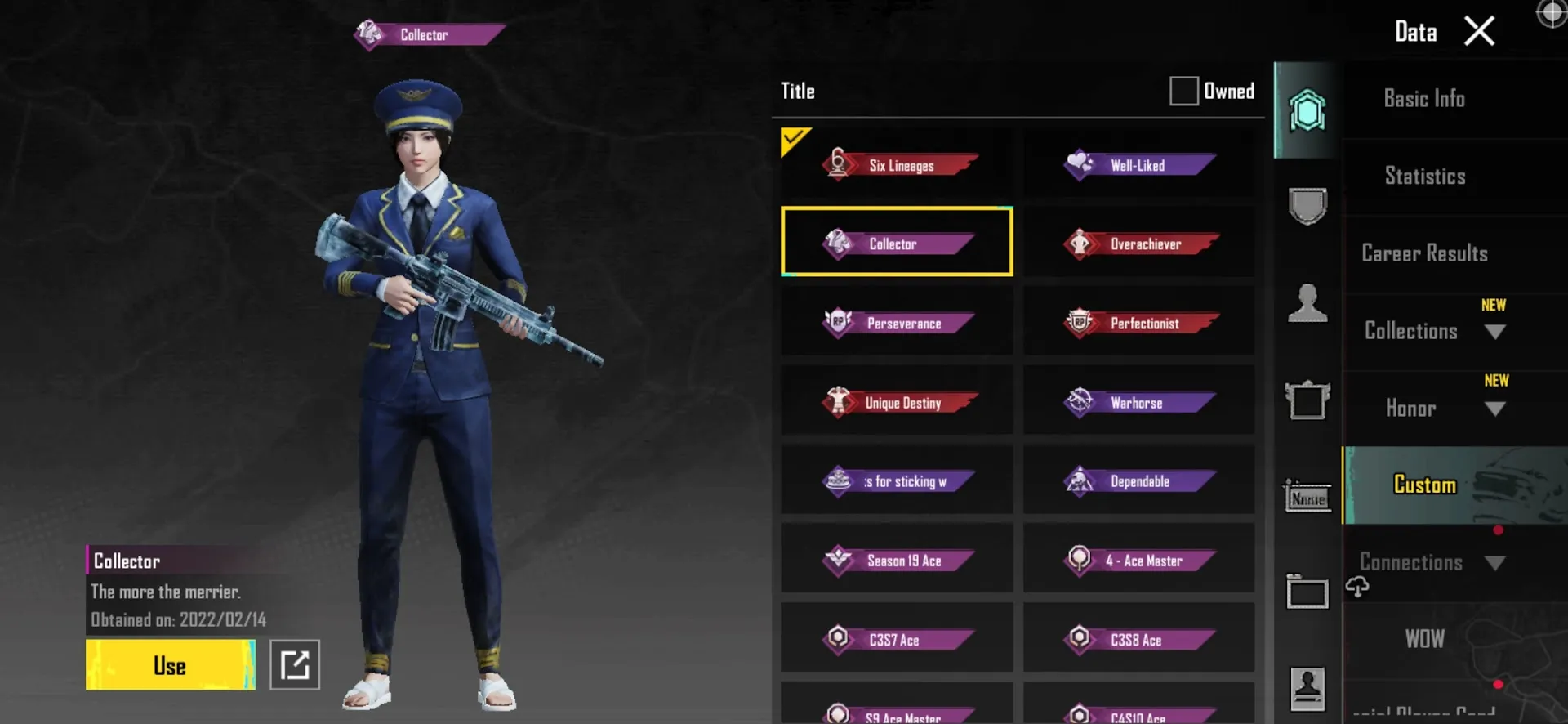Open the folder icon in the side strip

pyautogui.click(x=1307, y=592)
